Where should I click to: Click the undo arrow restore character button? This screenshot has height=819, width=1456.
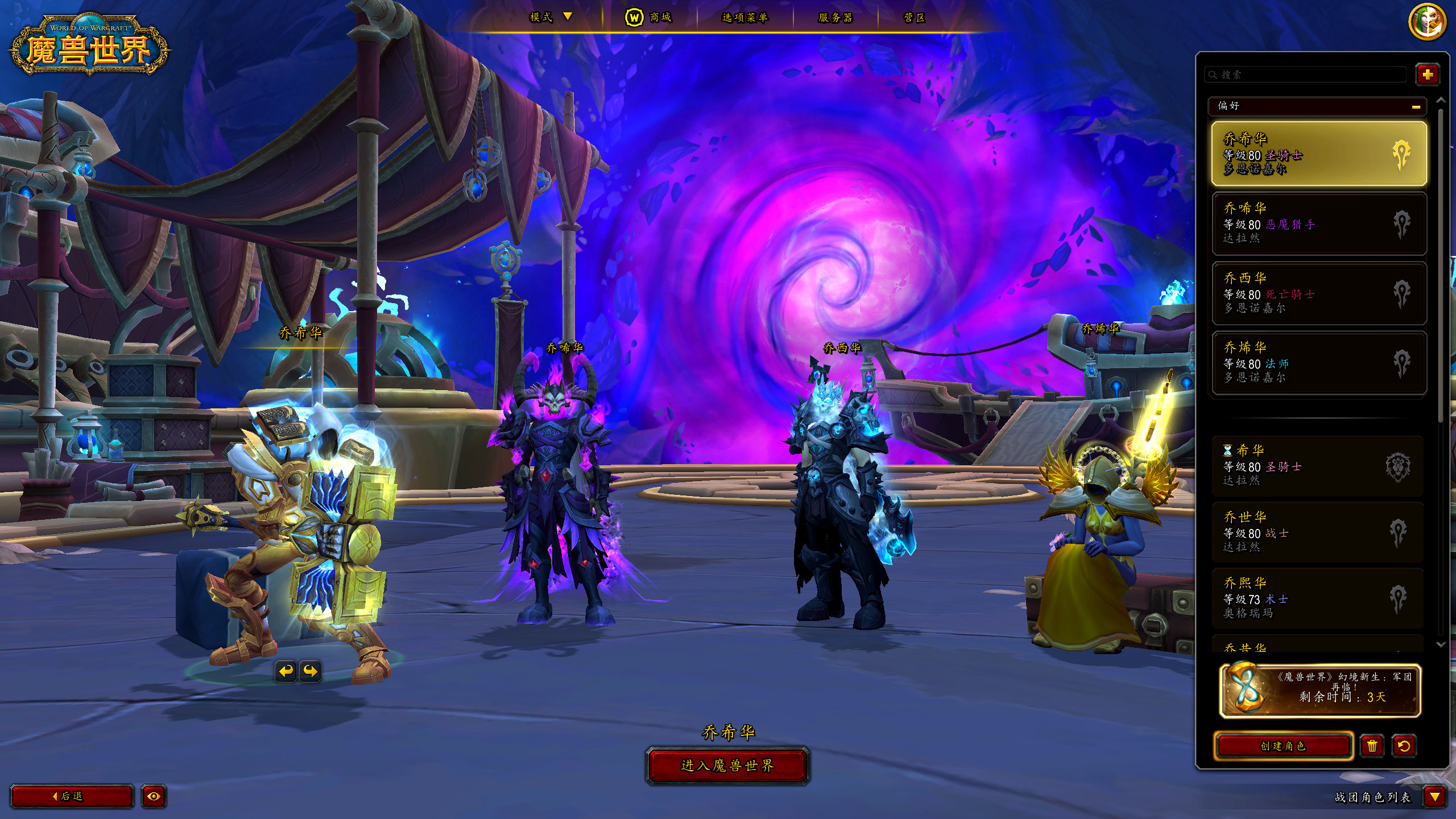pos(1404,746)
